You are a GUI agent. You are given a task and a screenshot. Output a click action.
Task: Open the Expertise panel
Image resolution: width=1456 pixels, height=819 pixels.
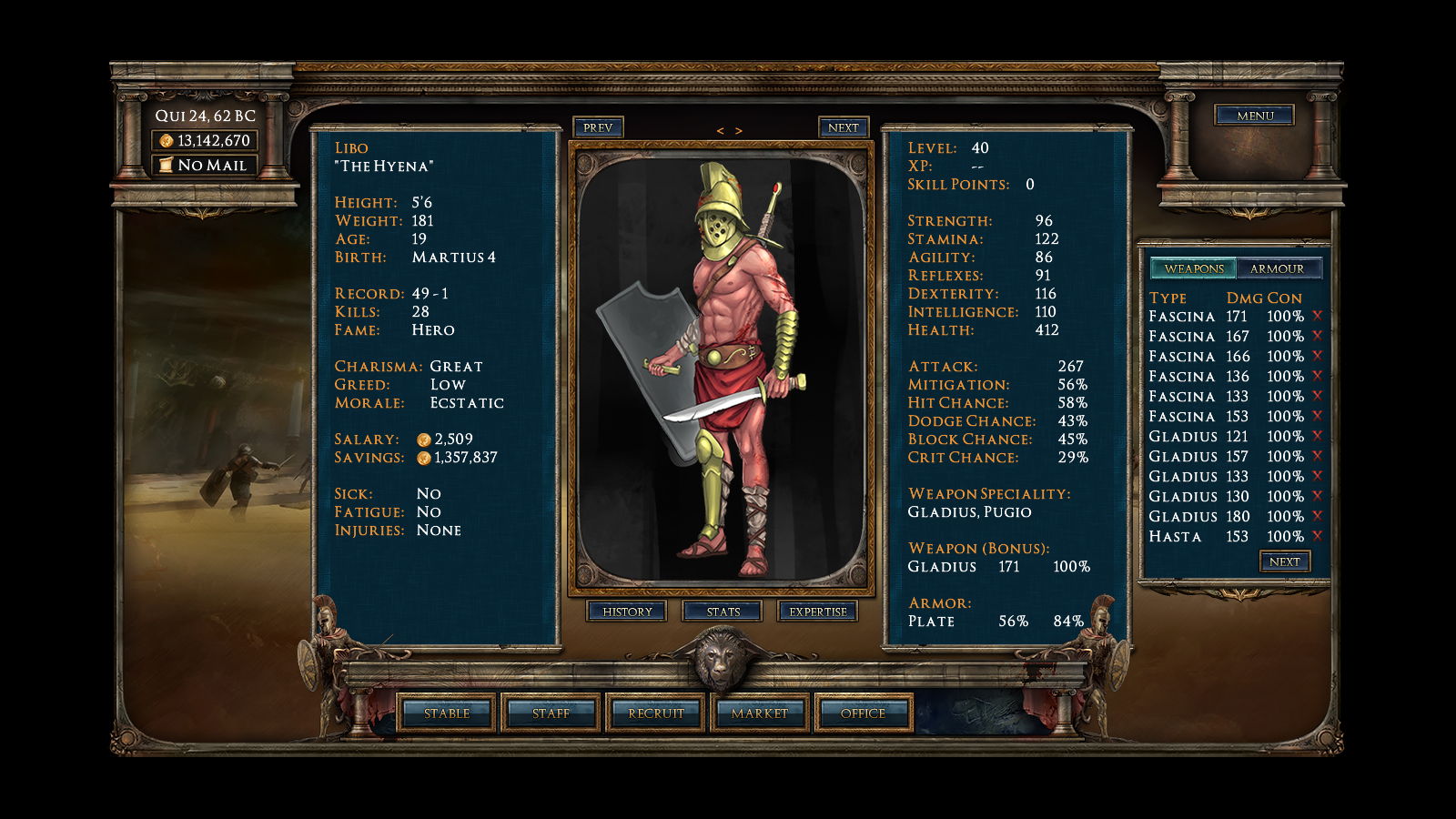coord(817,612)
